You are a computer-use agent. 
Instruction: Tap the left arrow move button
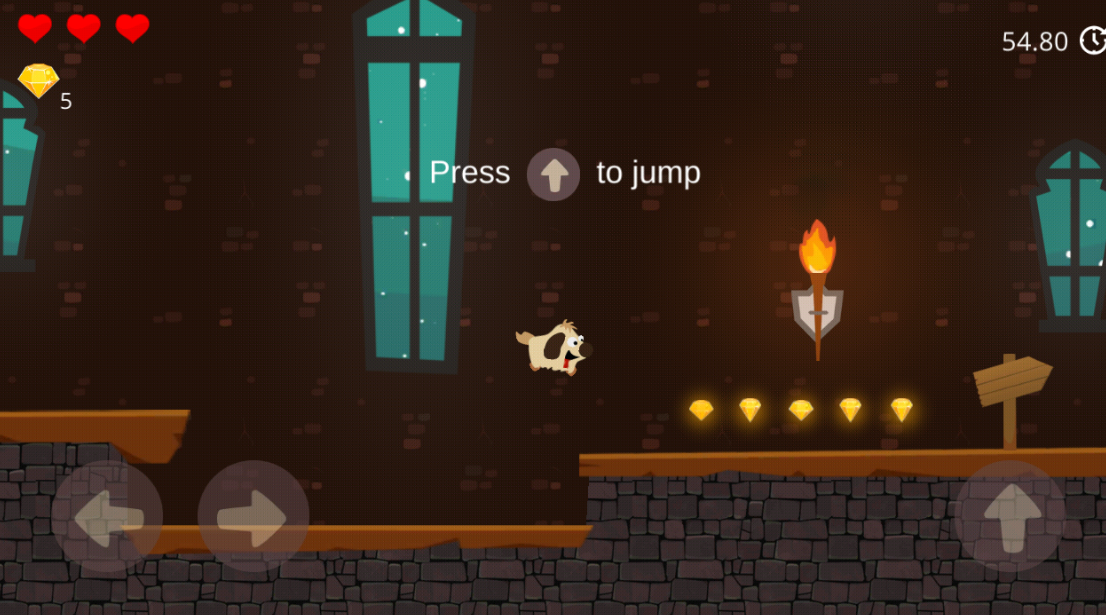(107, 516)
